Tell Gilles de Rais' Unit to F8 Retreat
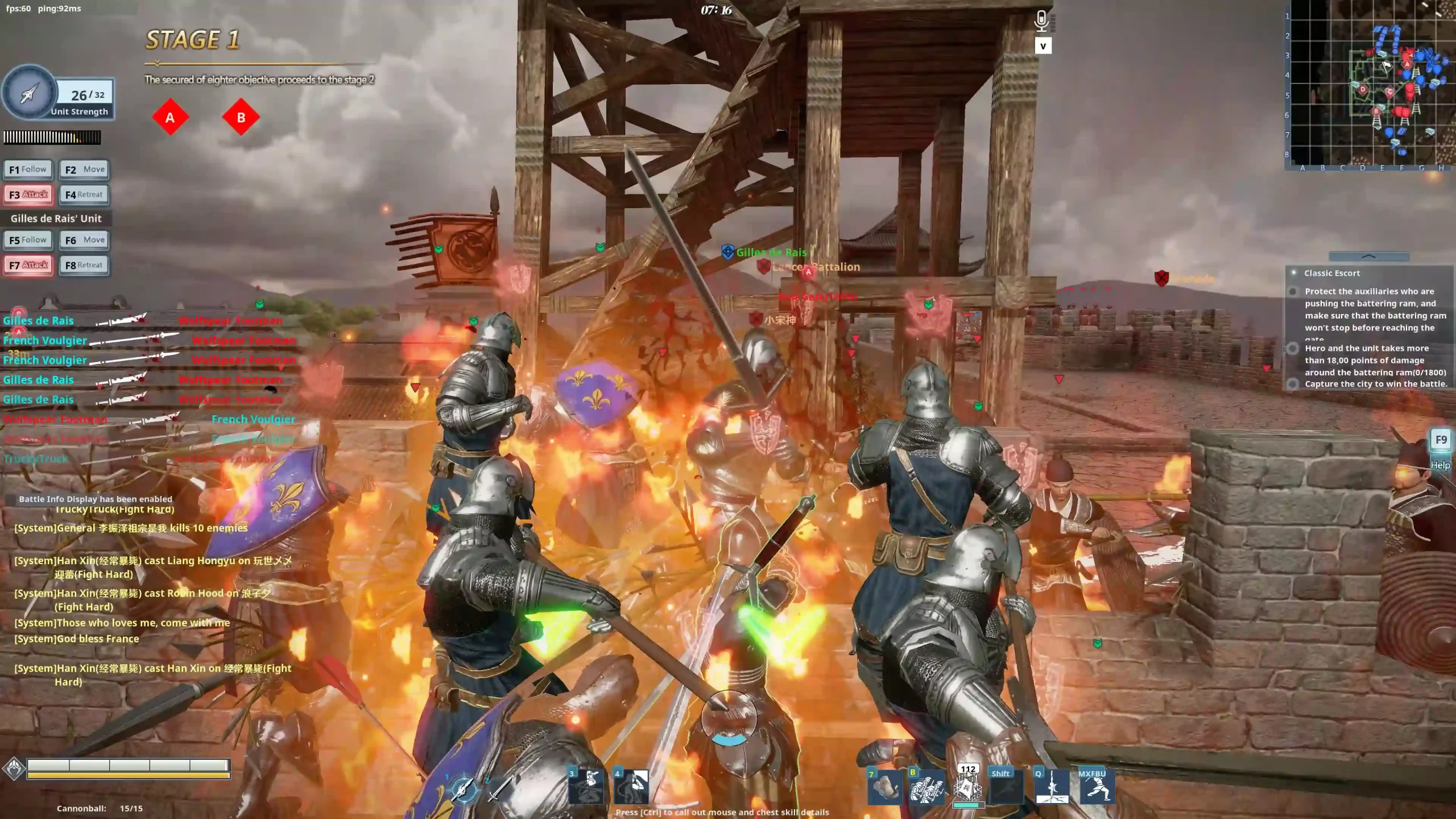This screenshot has width=1456, height=819. (x=84, y=265)
